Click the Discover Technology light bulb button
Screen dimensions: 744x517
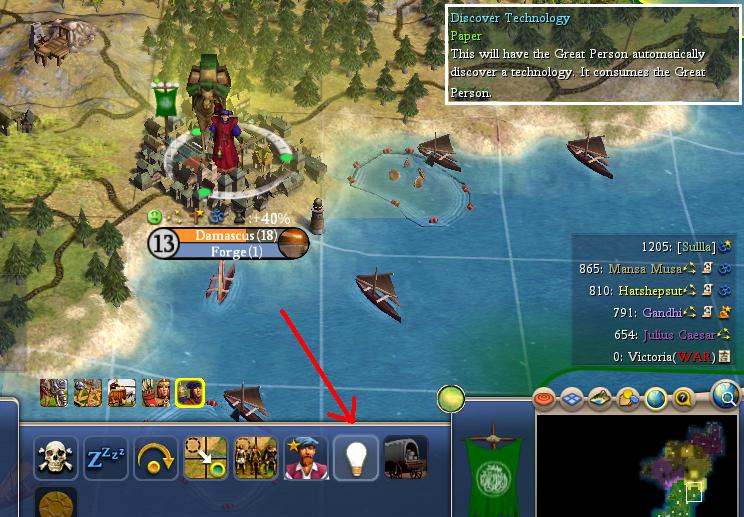[356, 458]
